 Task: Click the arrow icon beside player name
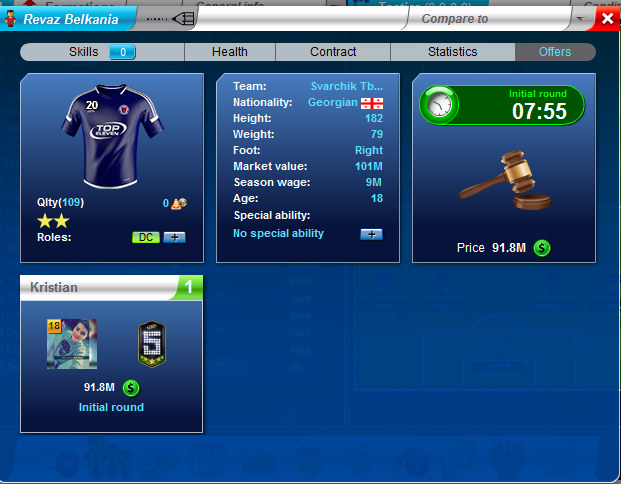click(183, 19)
